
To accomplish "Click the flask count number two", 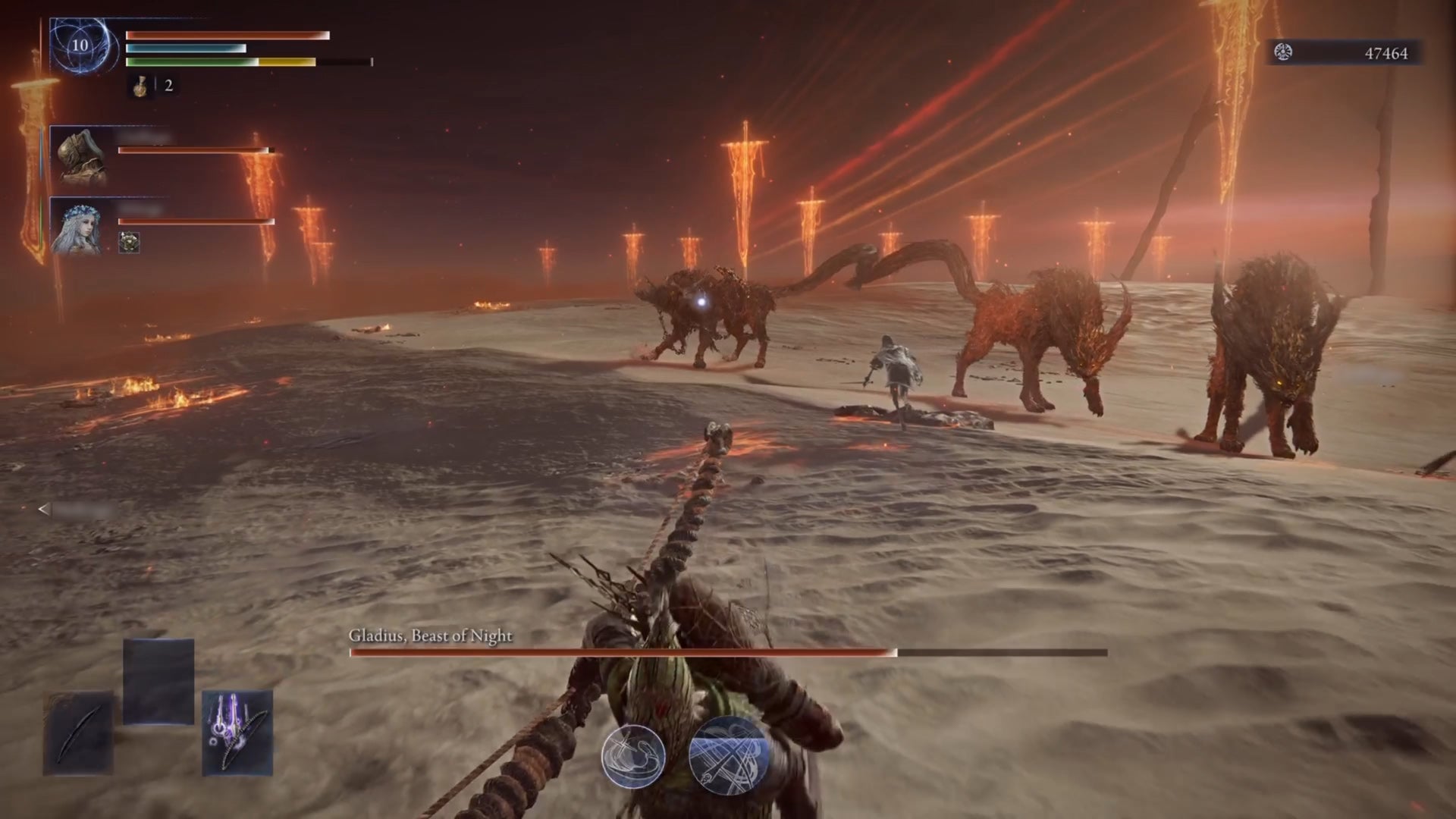I will coord(168,86).
